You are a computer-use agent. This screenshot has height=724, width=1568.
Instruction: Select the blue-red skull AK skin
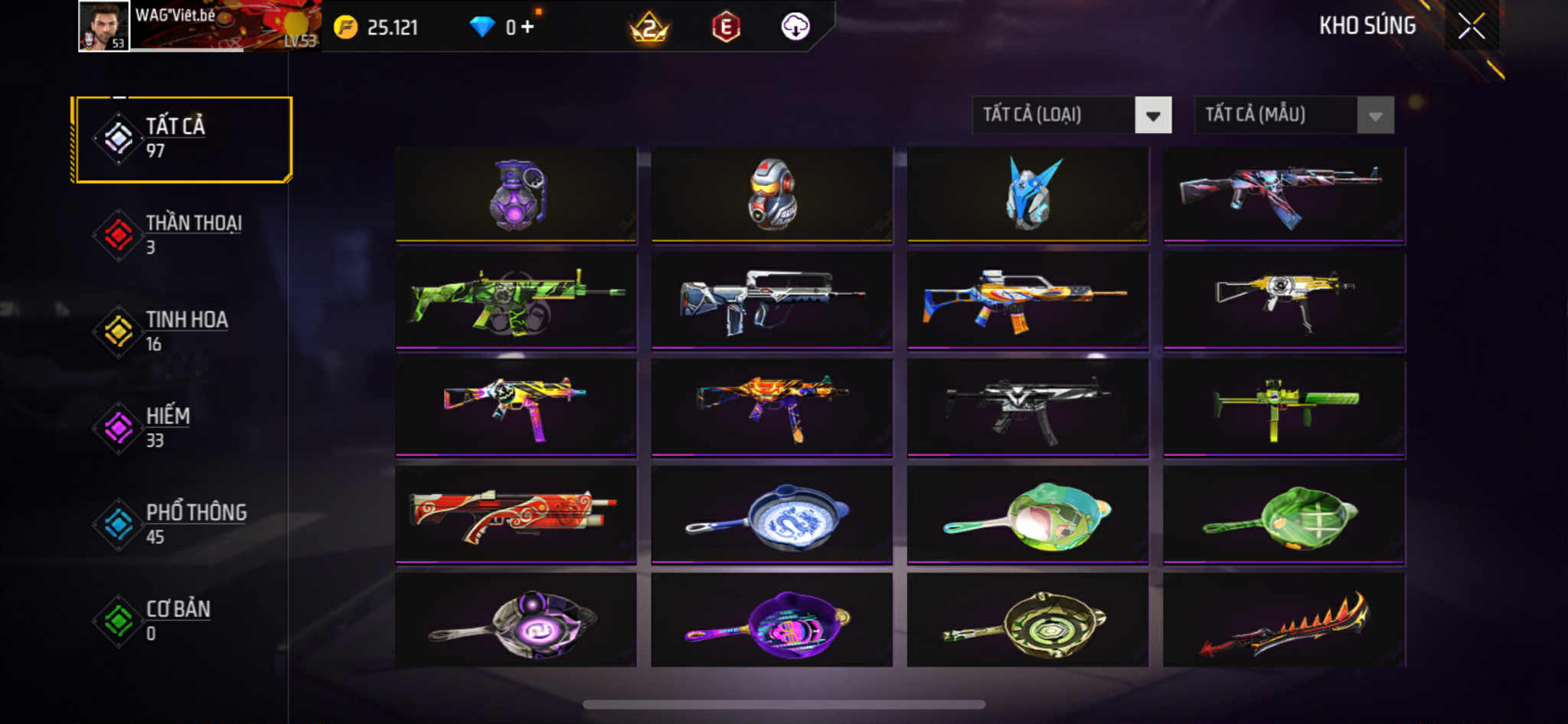coord(1284,194)
